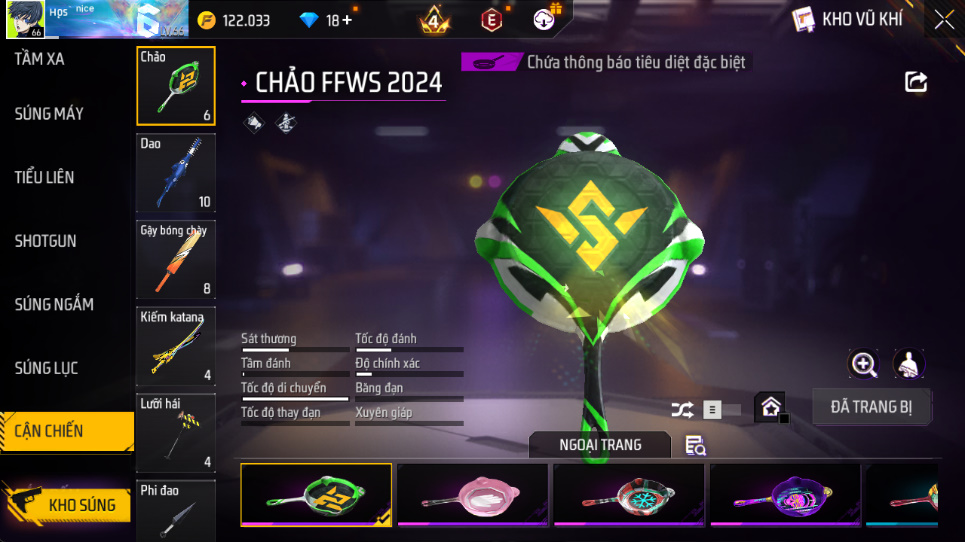
Task: Open the TIỂU LIÊN category
Action: [45, 177]
